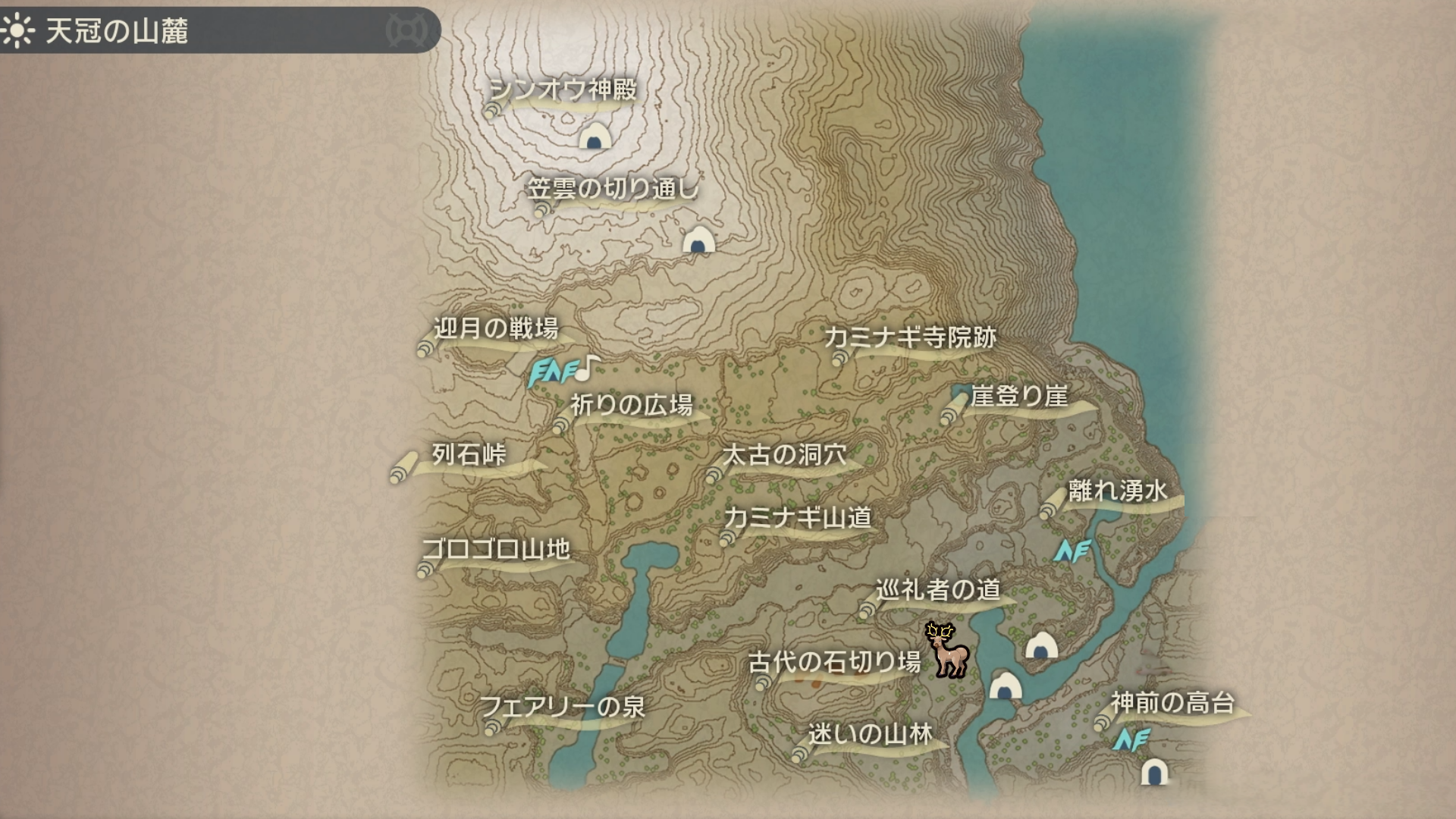
Task: Select the 崖登り崖 map label
Action: [x=1019, y=396]
